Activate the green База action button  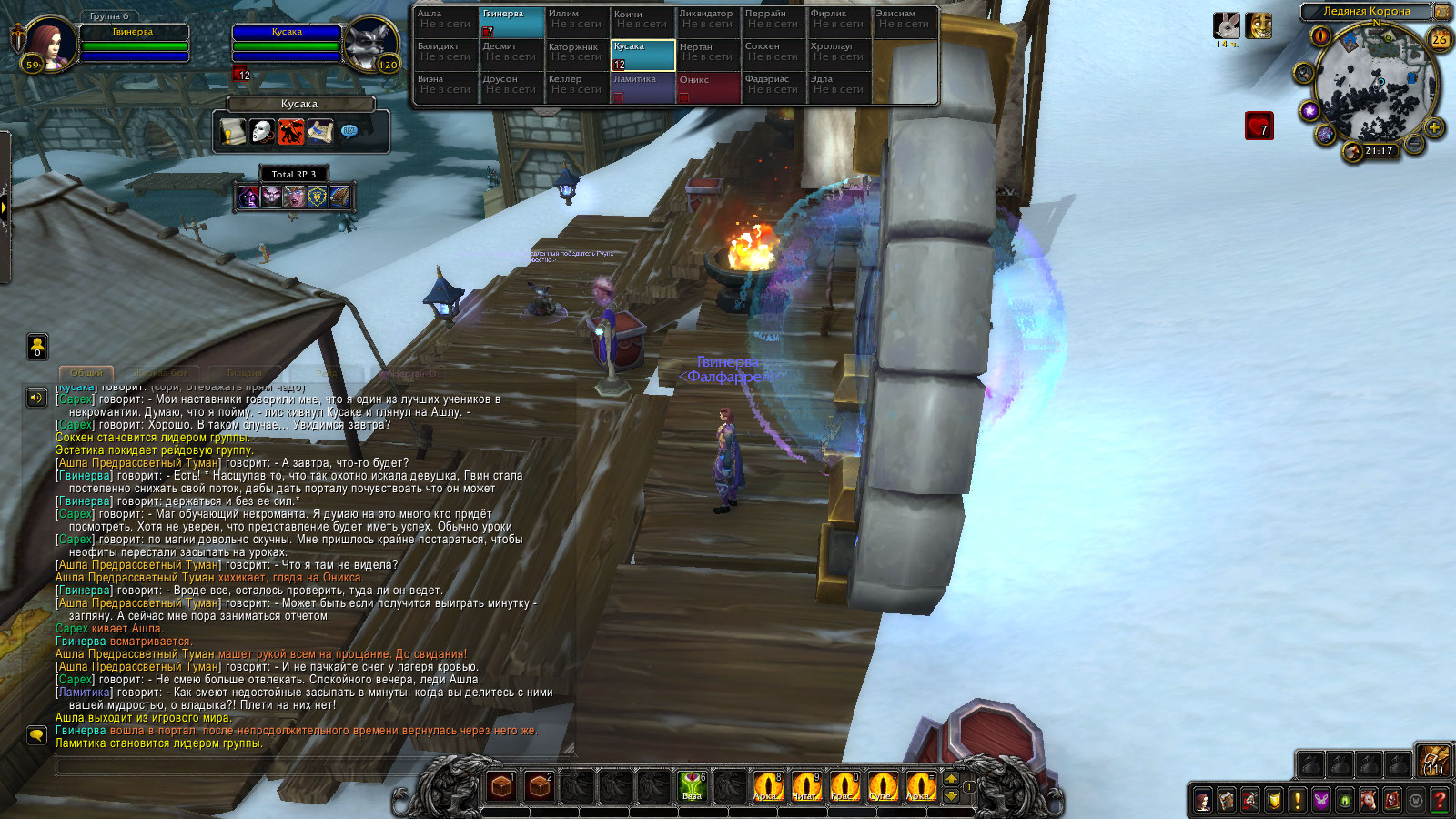(x=692, y=785)
